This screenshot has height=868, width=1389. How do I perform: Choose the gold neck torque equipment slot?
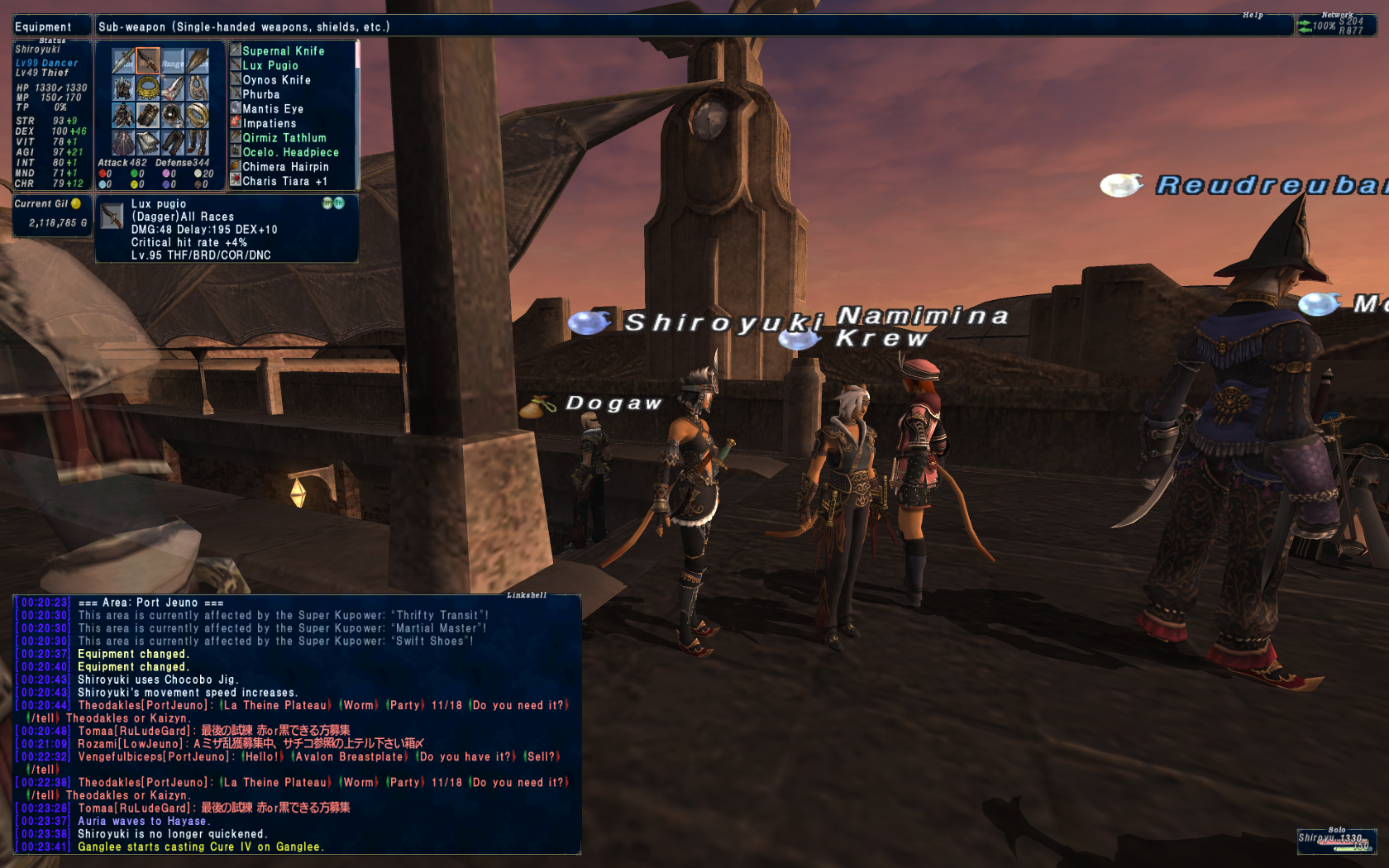(148, 88)
